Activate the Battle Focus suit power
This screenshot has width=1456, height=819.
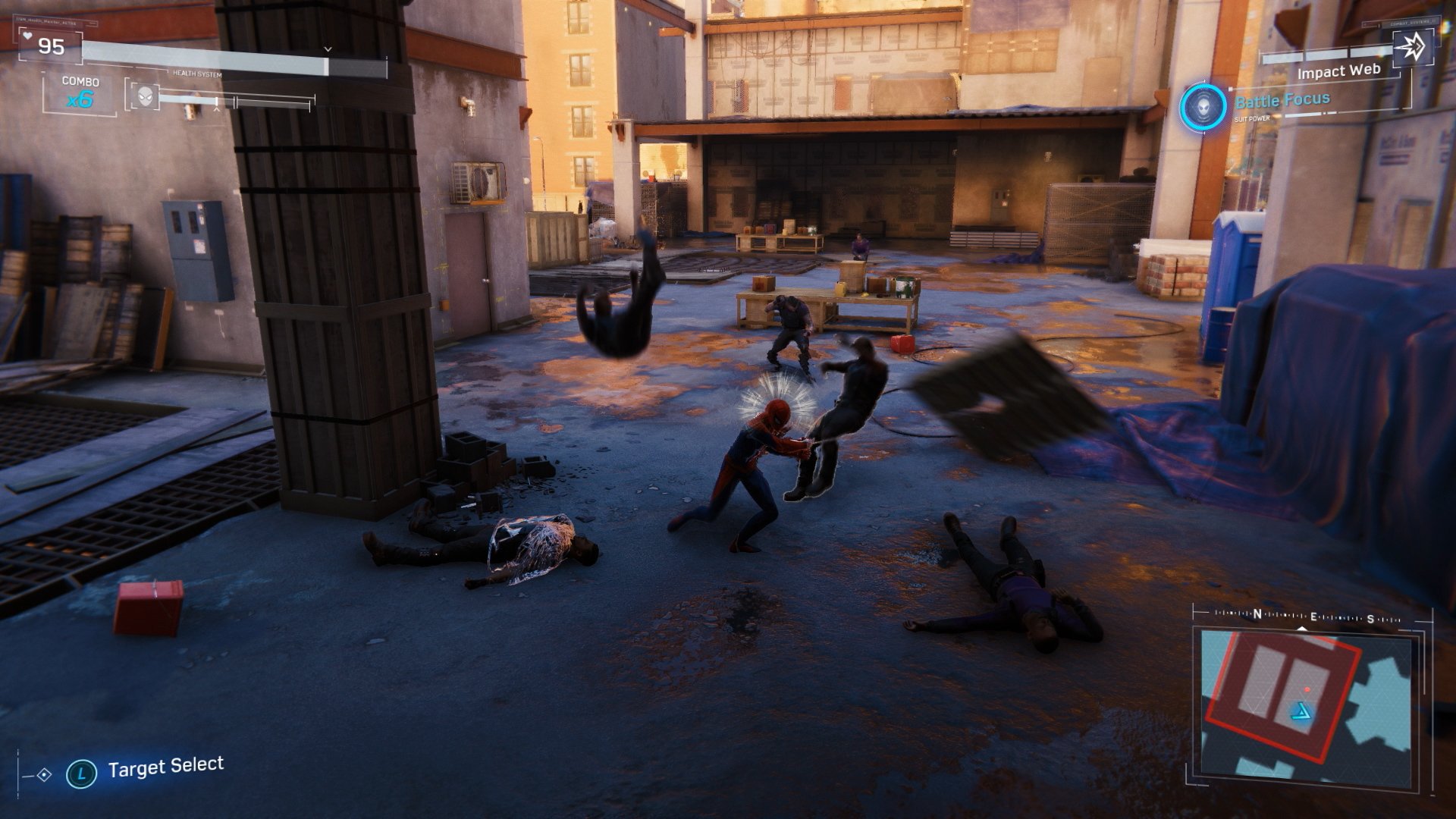coord(1202,106)
